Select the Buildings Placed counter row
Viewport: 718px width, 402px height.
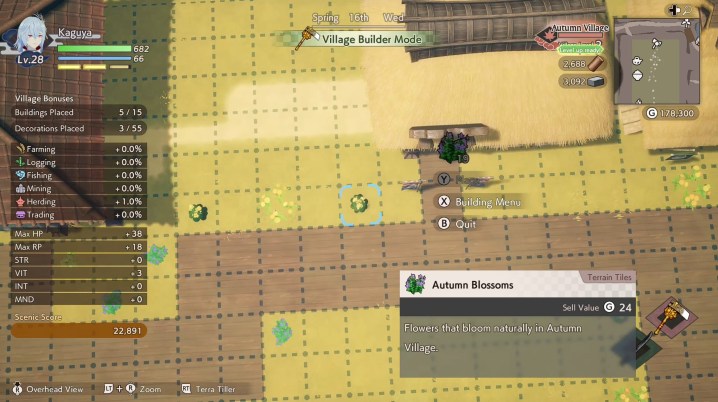click(78, 112)
